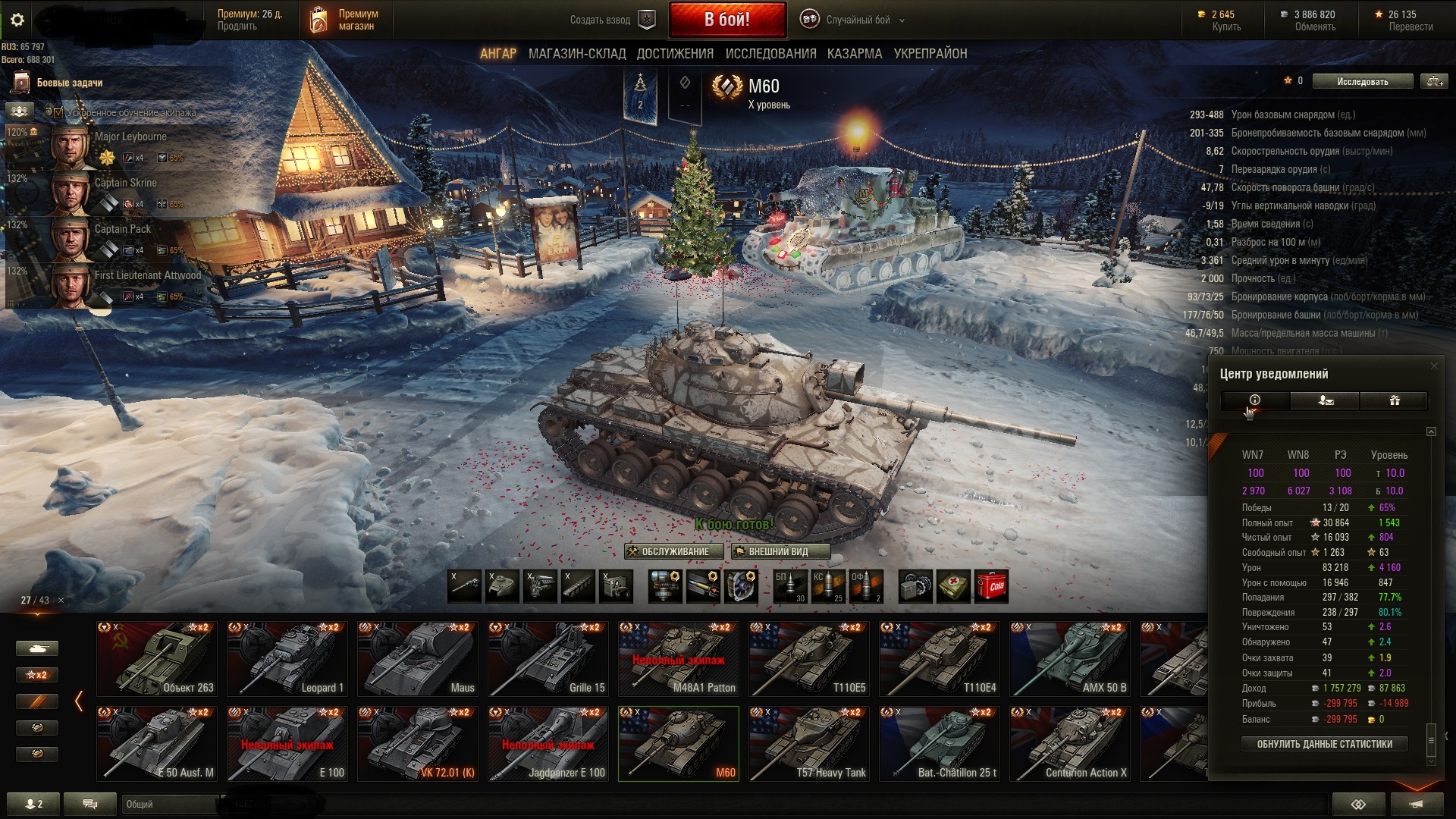The image size is (1456, 819).
Task: Switch to the МАГАЗИН-СКЛАД tab
Action: click(x=577, y=54)
